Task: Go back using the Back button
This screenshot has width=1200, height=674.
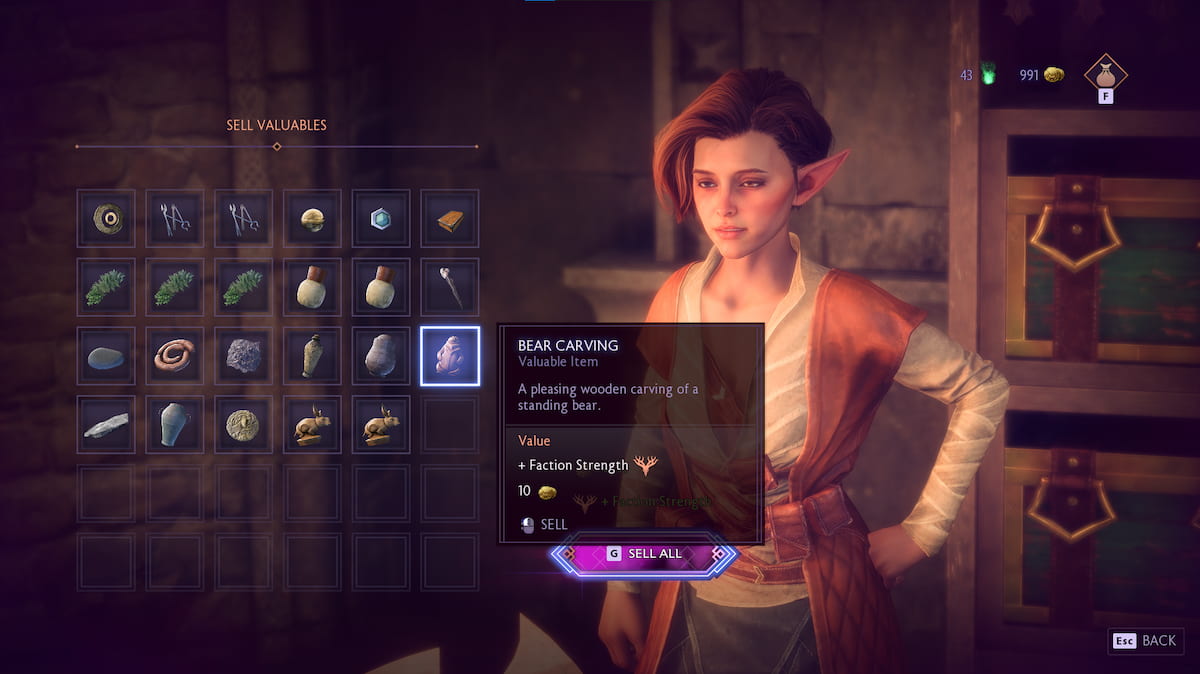Action: 1146,640
